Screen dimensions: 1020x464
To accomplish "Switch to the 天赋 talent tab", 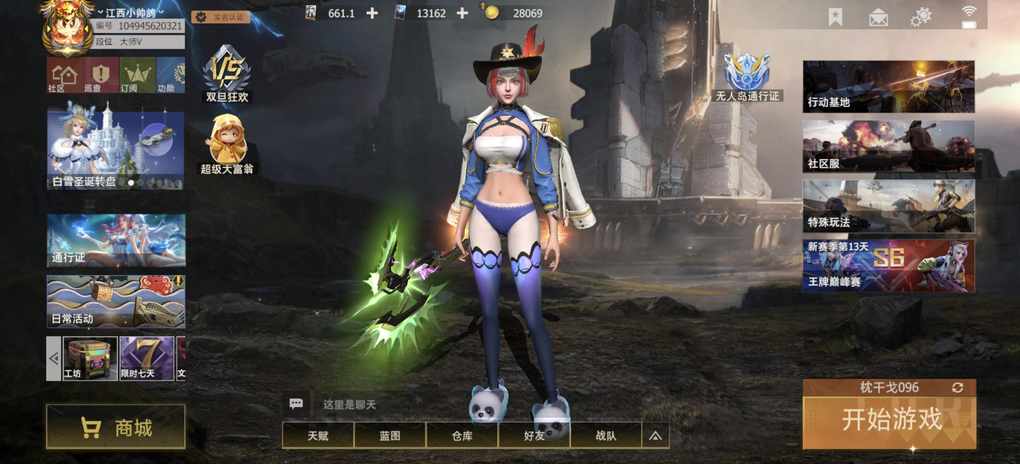I will [318, 435].
